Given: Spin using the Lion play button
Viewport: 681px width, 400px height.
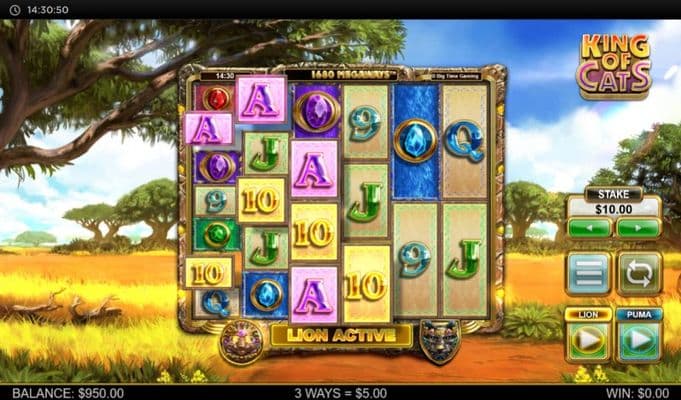Looking at the screenshot, I should [589, 340].
